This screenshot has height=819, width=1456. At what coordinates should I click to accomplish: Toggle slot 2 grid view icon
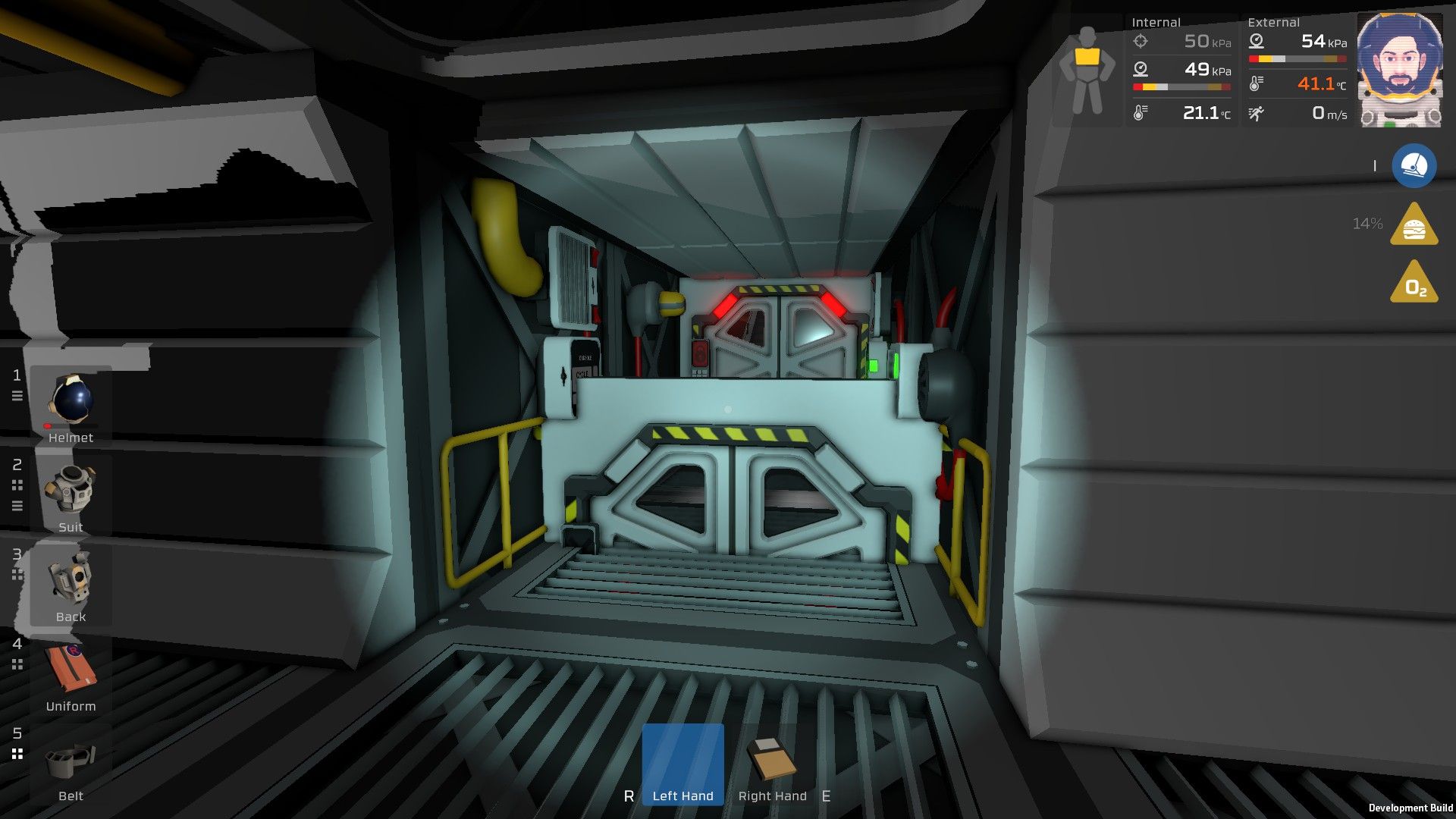pyautogui.click(x=17, y=485)
